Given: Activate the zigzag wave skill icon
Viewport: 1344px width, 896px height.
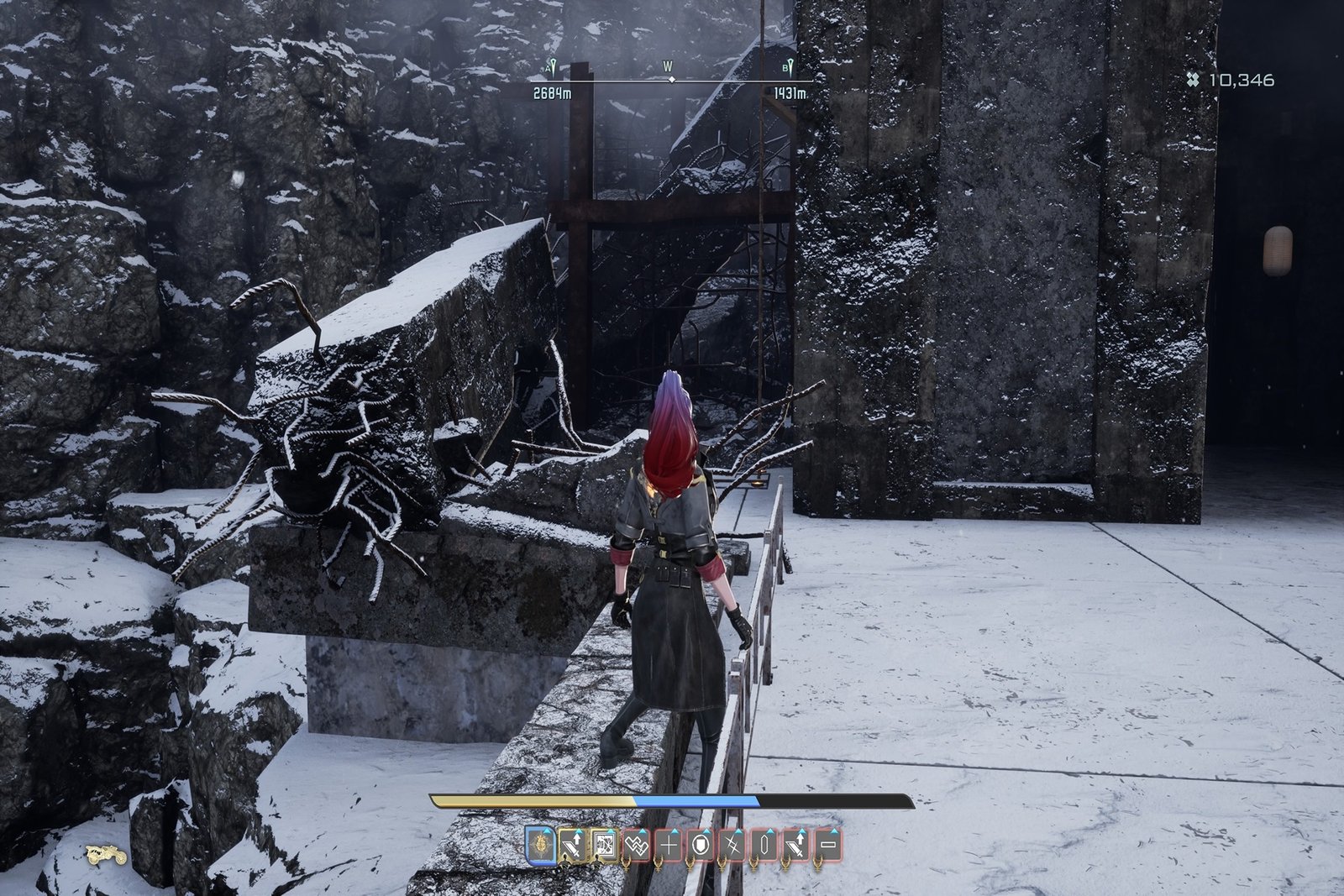Looking at the screenshot, I should point(636,843).
